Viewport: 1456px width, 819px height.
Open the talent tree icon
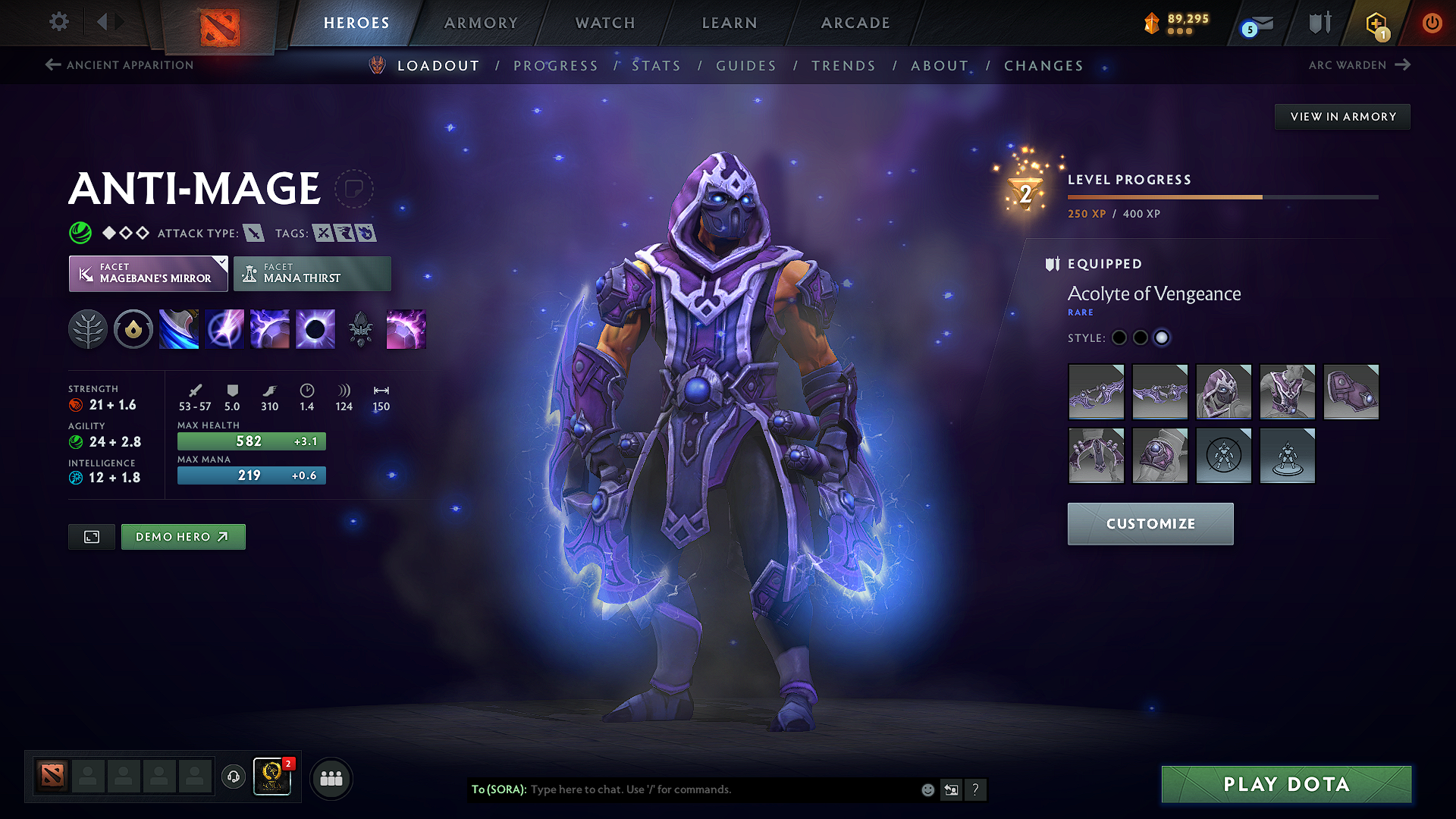[x=88, y=328]
